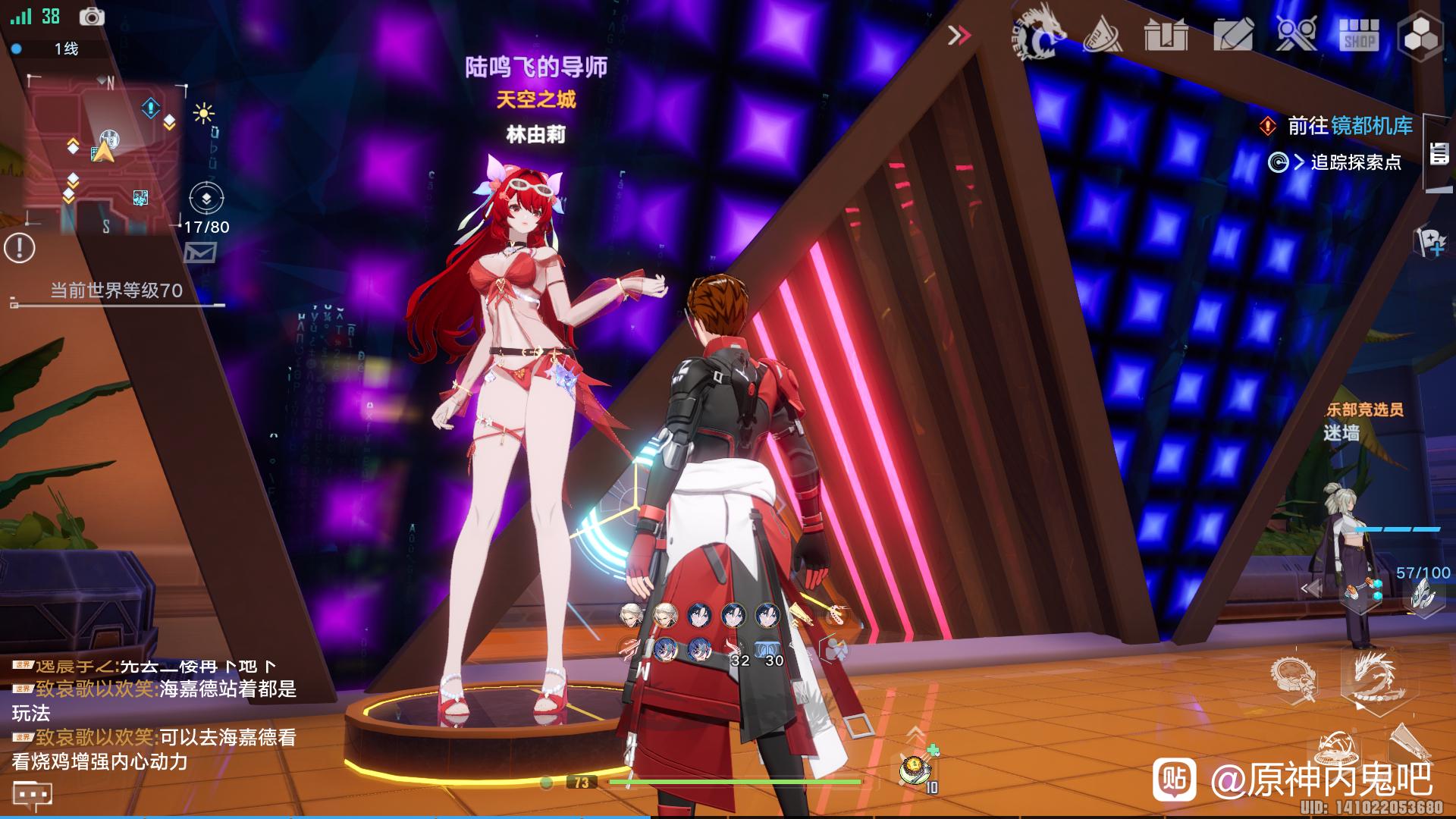Open the exploration tracker crosshair icon
The width and height of the screenshot is (1456, 819).
(x=206, y=199)
